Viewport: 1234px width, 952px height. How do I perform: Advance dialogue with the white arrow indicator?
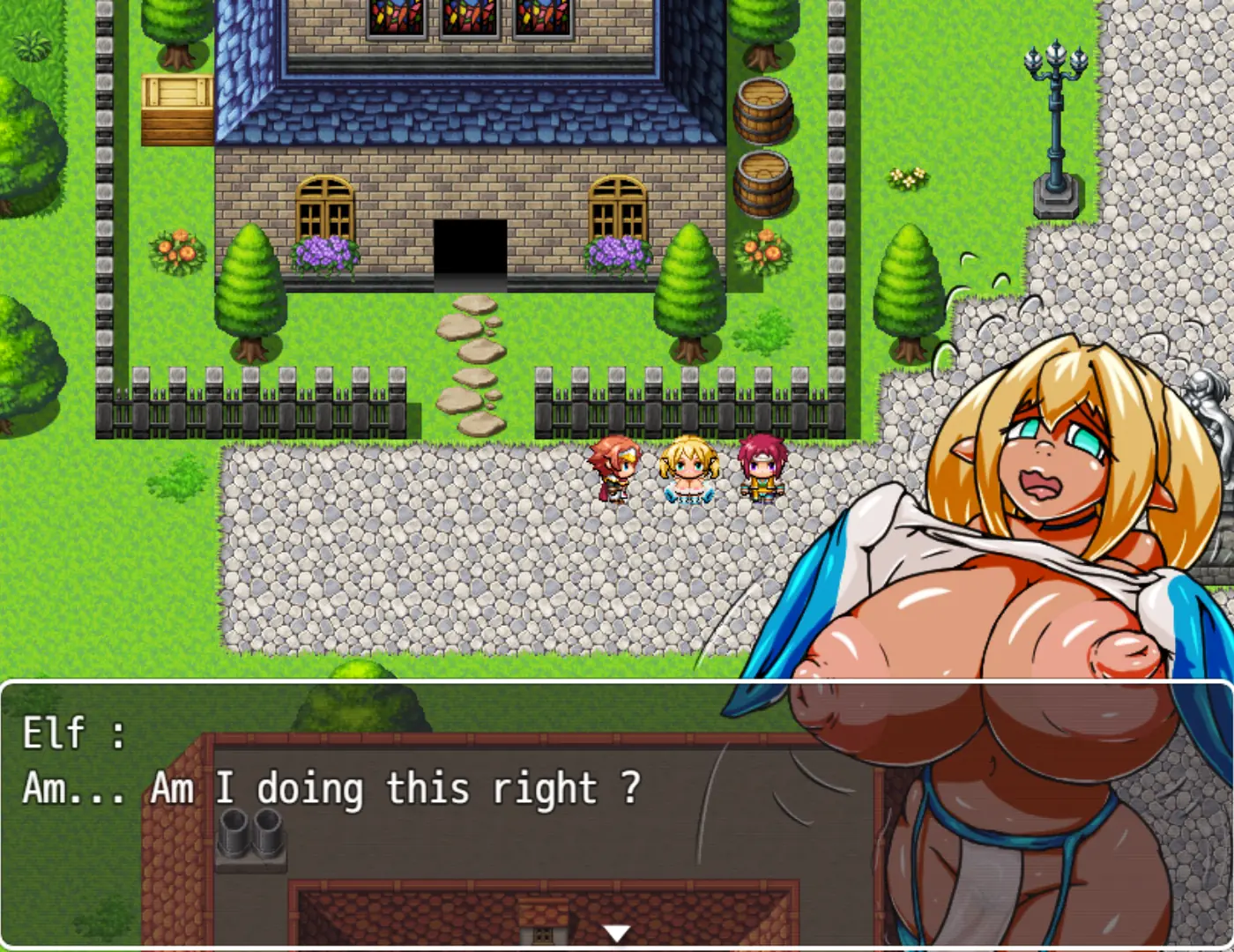coord(616,933)
